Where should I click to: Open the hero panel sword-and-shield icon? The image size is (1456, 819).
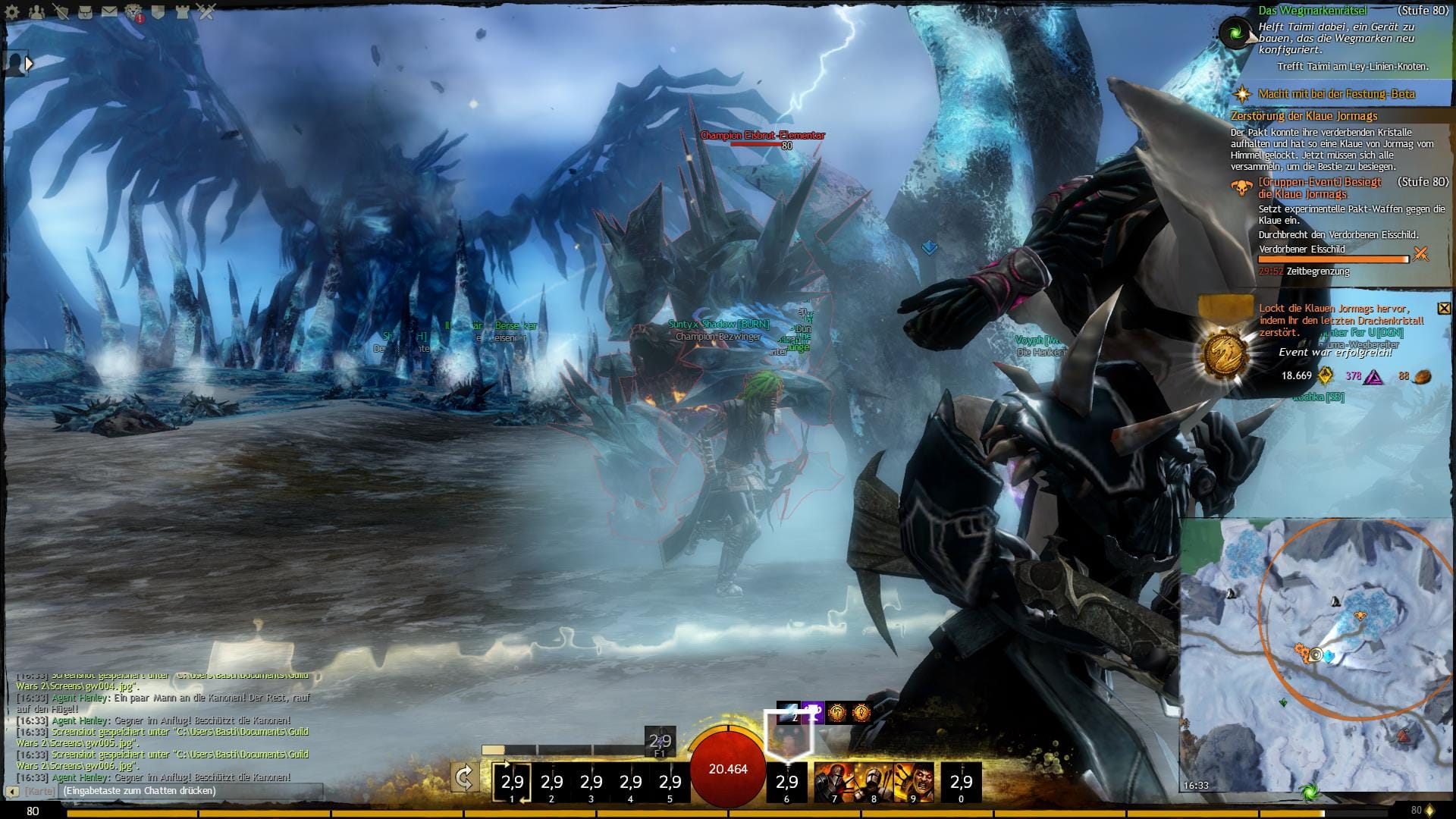(x=61, y=11)
